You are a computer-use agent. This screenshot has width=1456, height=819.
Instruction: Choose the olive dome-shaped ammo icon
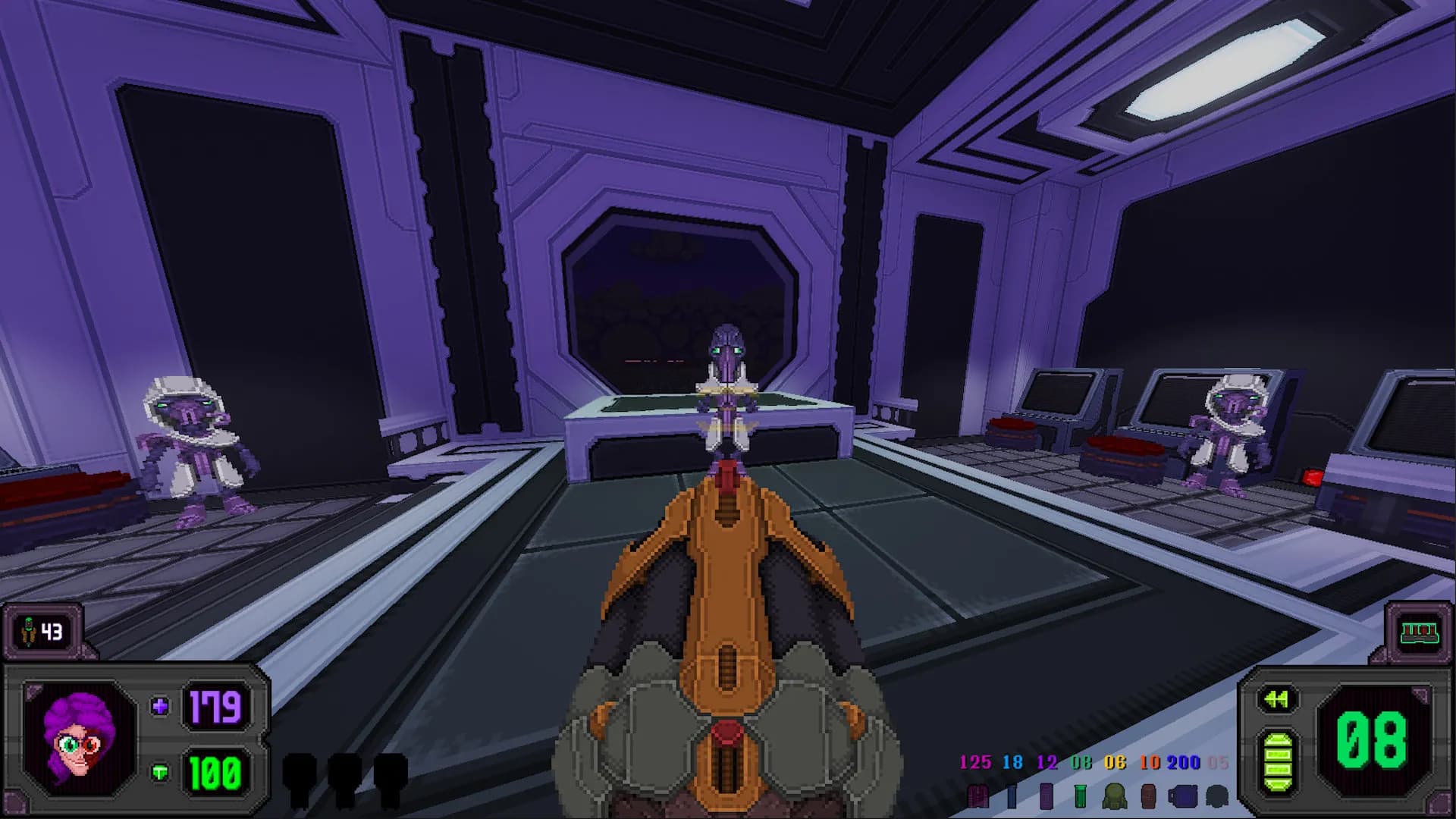tap(1114, 796)
